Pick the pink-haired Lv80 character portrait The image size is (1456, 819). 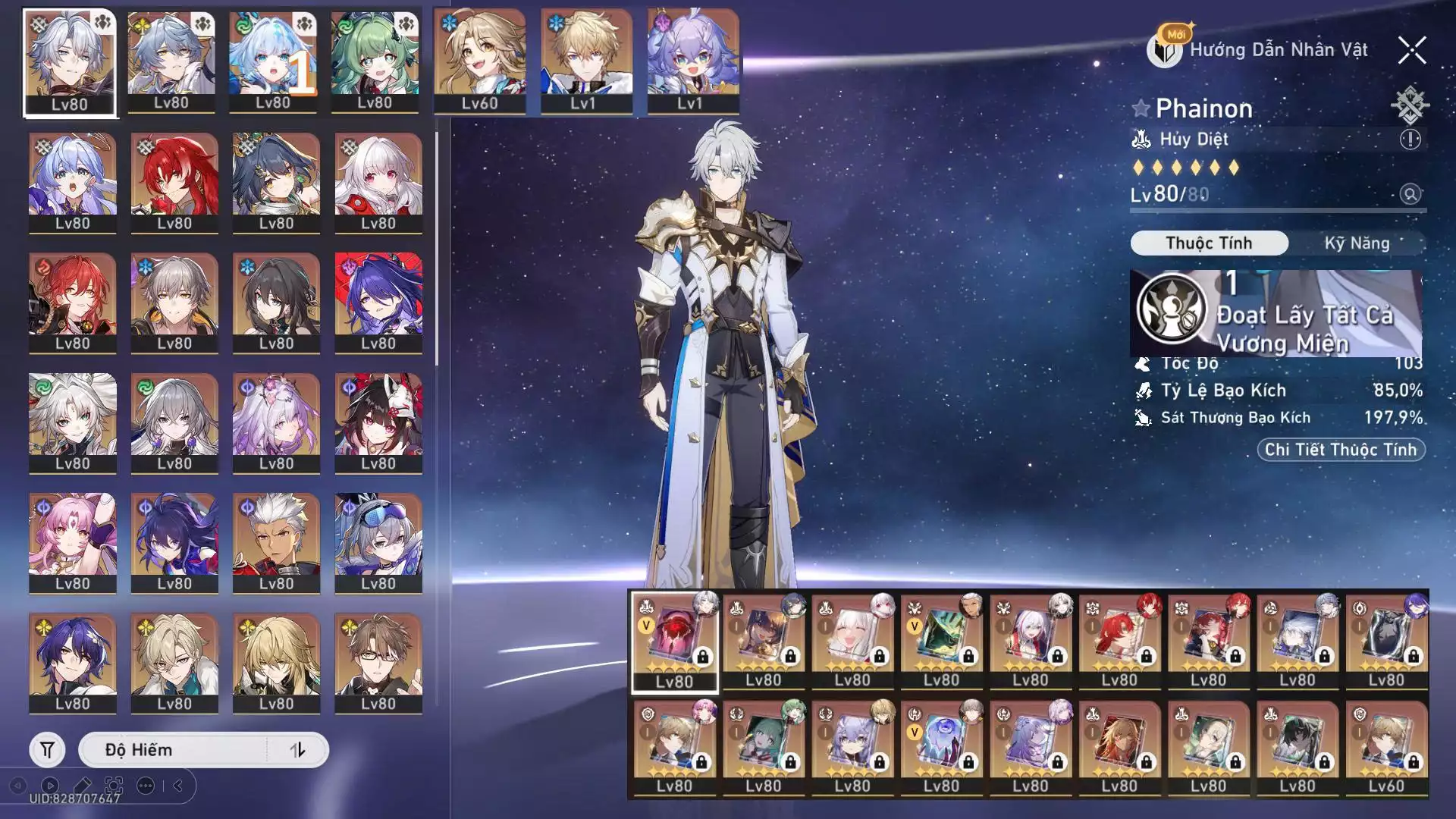73,541
